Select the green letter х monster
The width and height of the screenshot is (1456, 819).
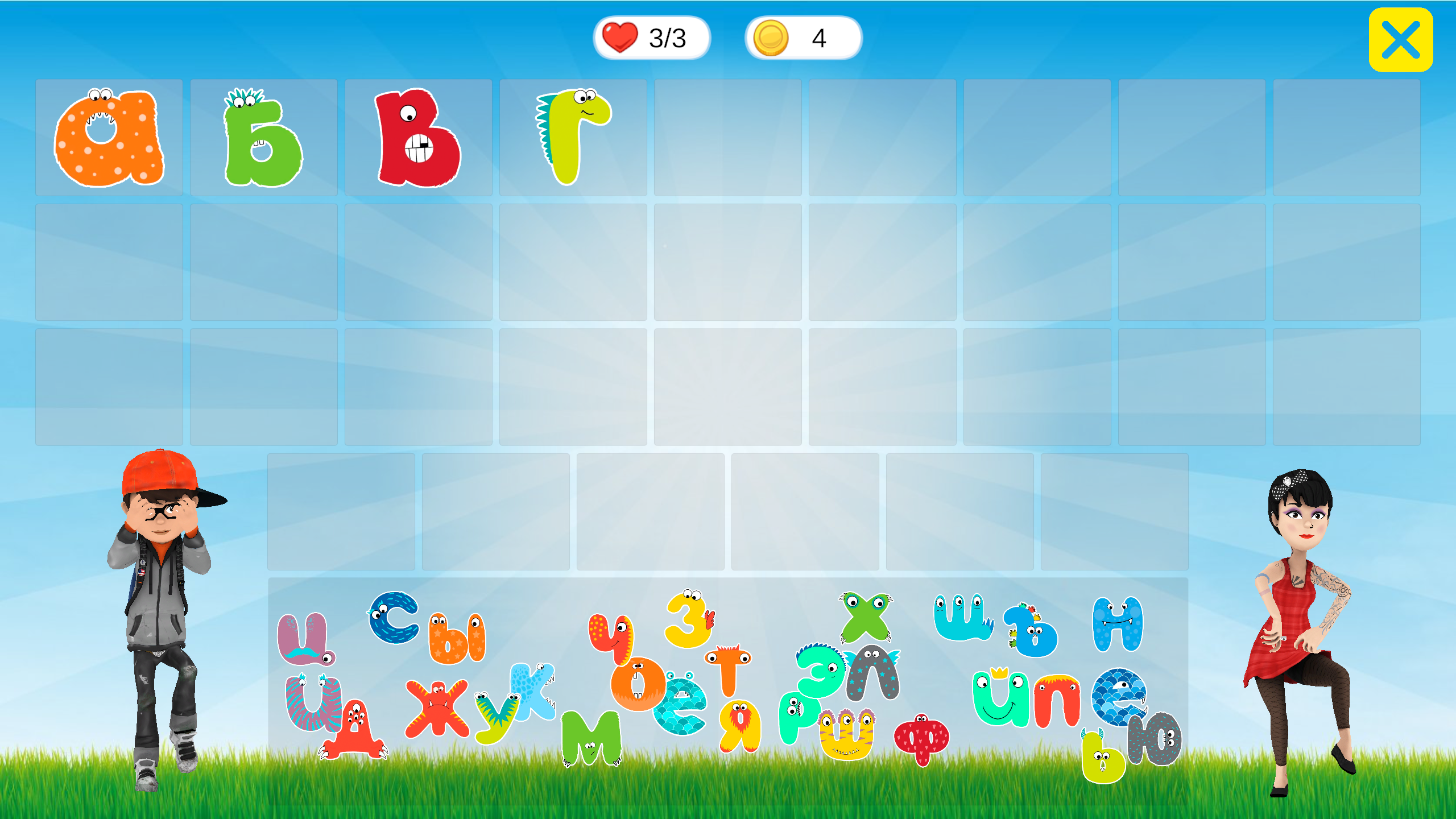tap(863, 618)
